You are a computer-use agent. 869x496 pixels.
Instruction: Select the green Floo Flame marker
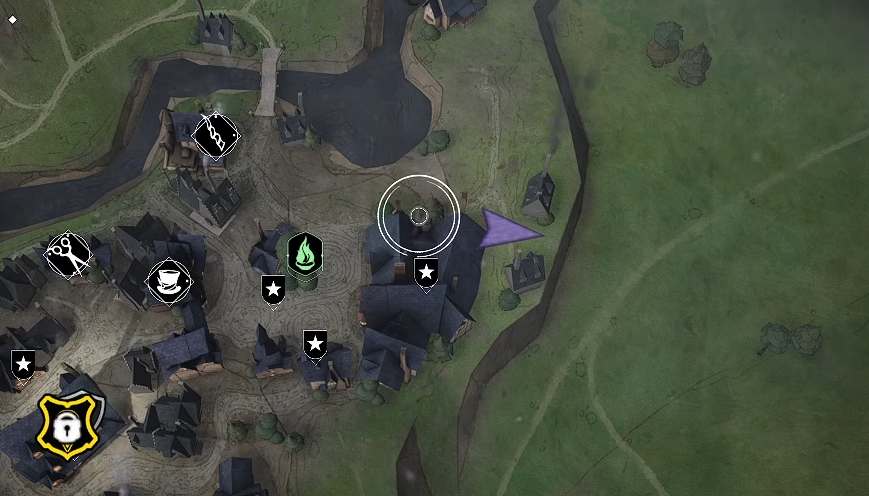pos(305,254)
